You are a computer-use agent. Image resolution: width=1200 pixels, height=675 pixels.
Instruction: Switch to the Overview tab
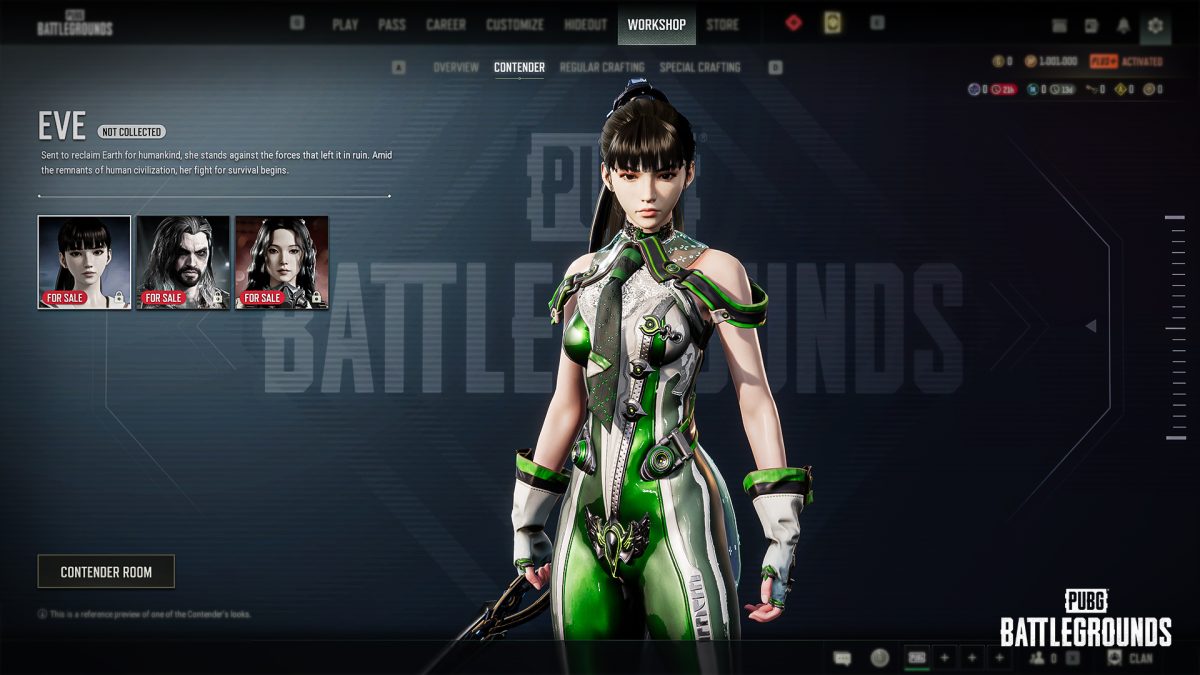tap(456, 68)
